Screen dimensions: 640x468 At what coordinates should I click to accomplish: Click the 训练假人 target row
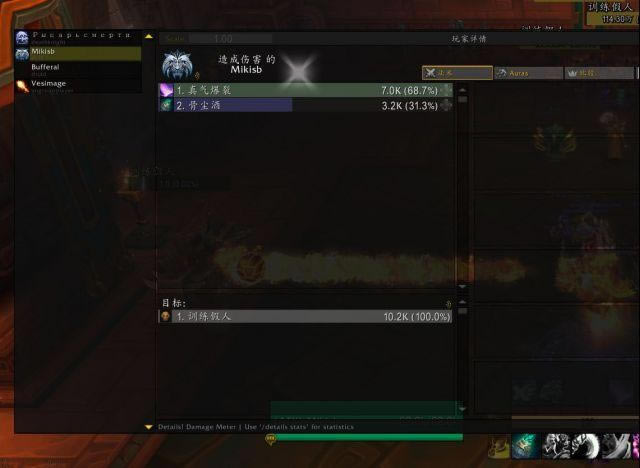(x=306, y=316)
